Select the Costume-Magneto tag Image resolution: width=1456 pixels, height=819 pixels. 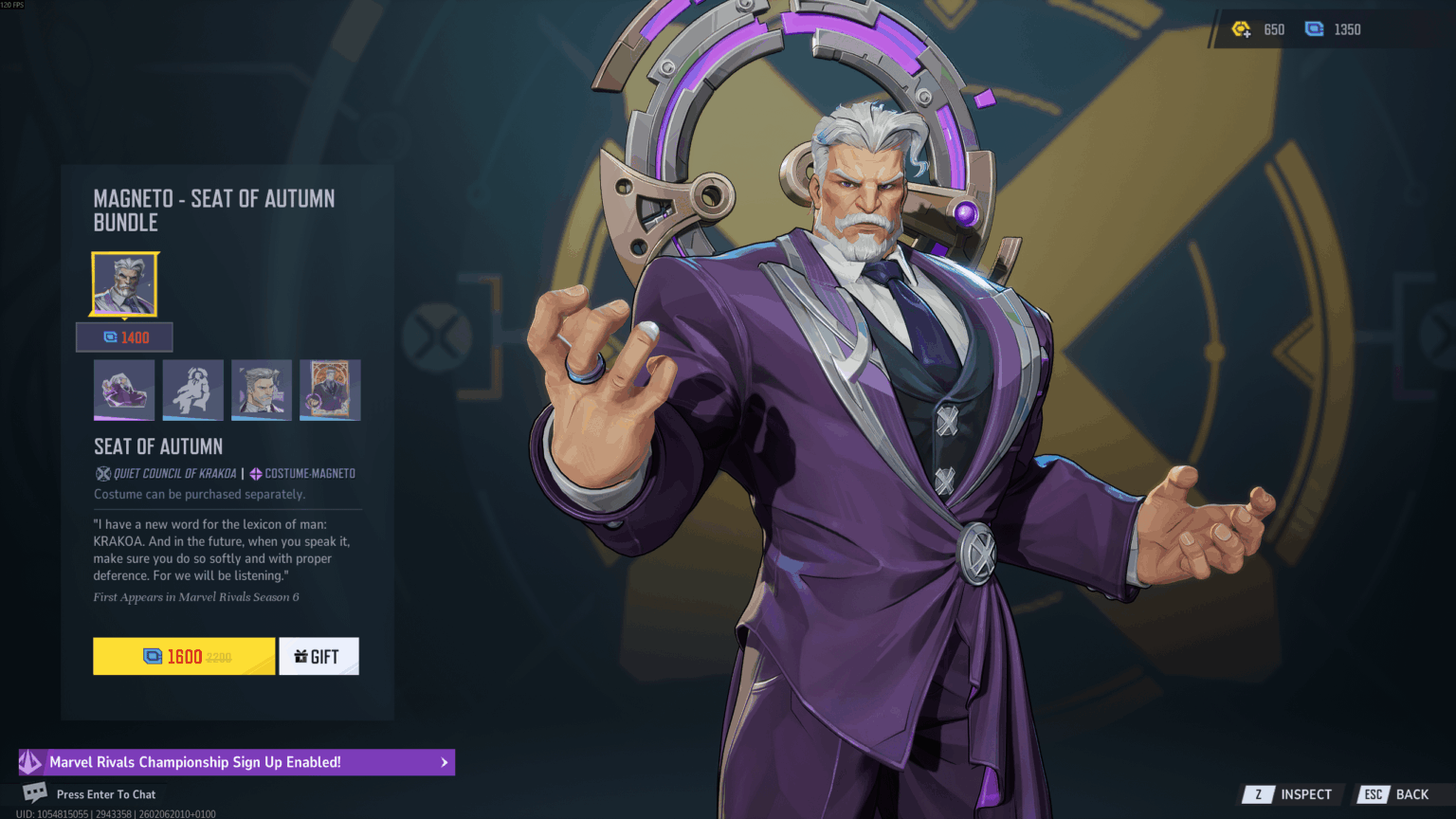301,473
